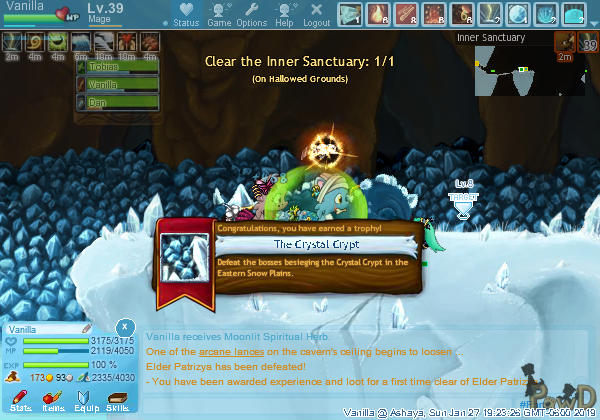Open the Status menu
The image size is (600, 420).
pyautogui.click(x=185, y=14)
